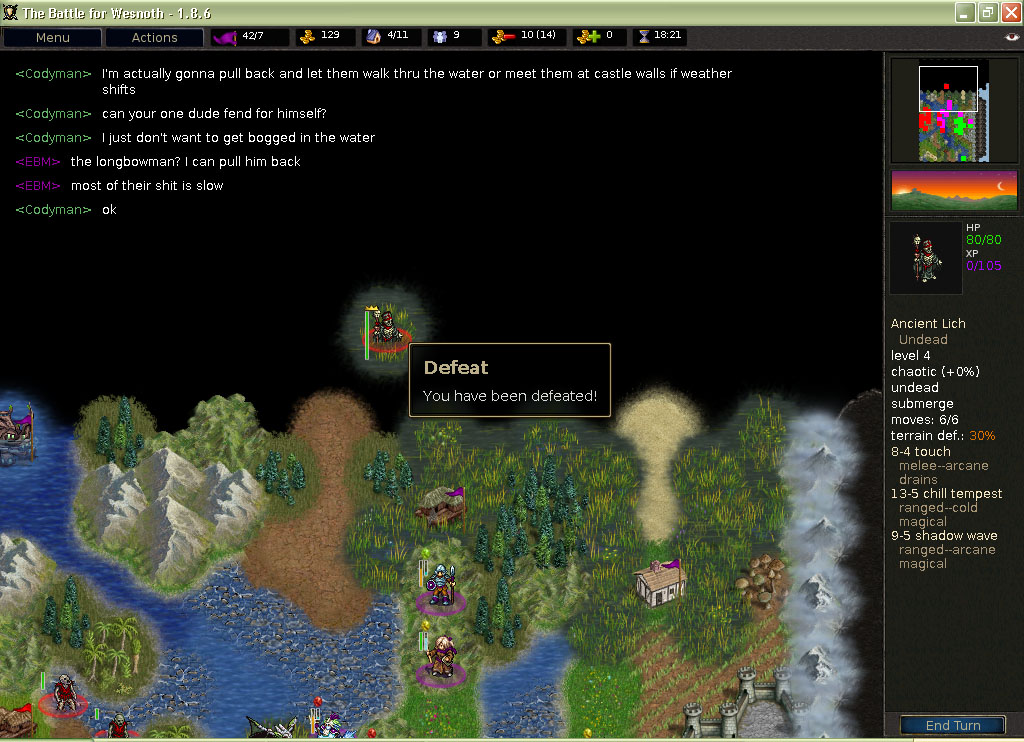Select the Ancient Lich leader unit on the map
Image resolution: width=1024 pixels, height=742 pixels.
[x=386, y=328]
